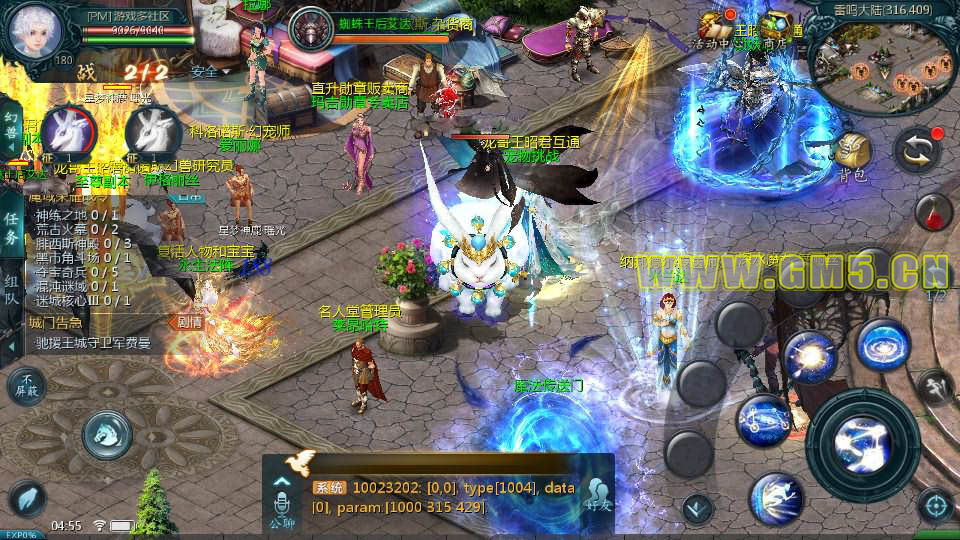Open the 商店 treasure chest shop
The height and width of the screenshot is (540, 960).
775,30
